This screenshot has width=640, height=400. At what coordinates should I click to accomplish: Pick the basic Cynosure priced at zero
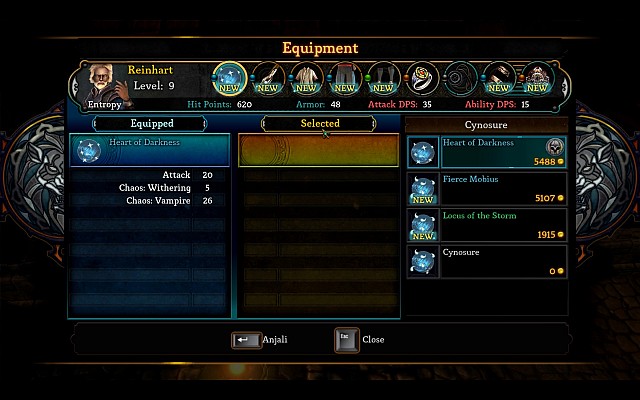coord(487,260)
